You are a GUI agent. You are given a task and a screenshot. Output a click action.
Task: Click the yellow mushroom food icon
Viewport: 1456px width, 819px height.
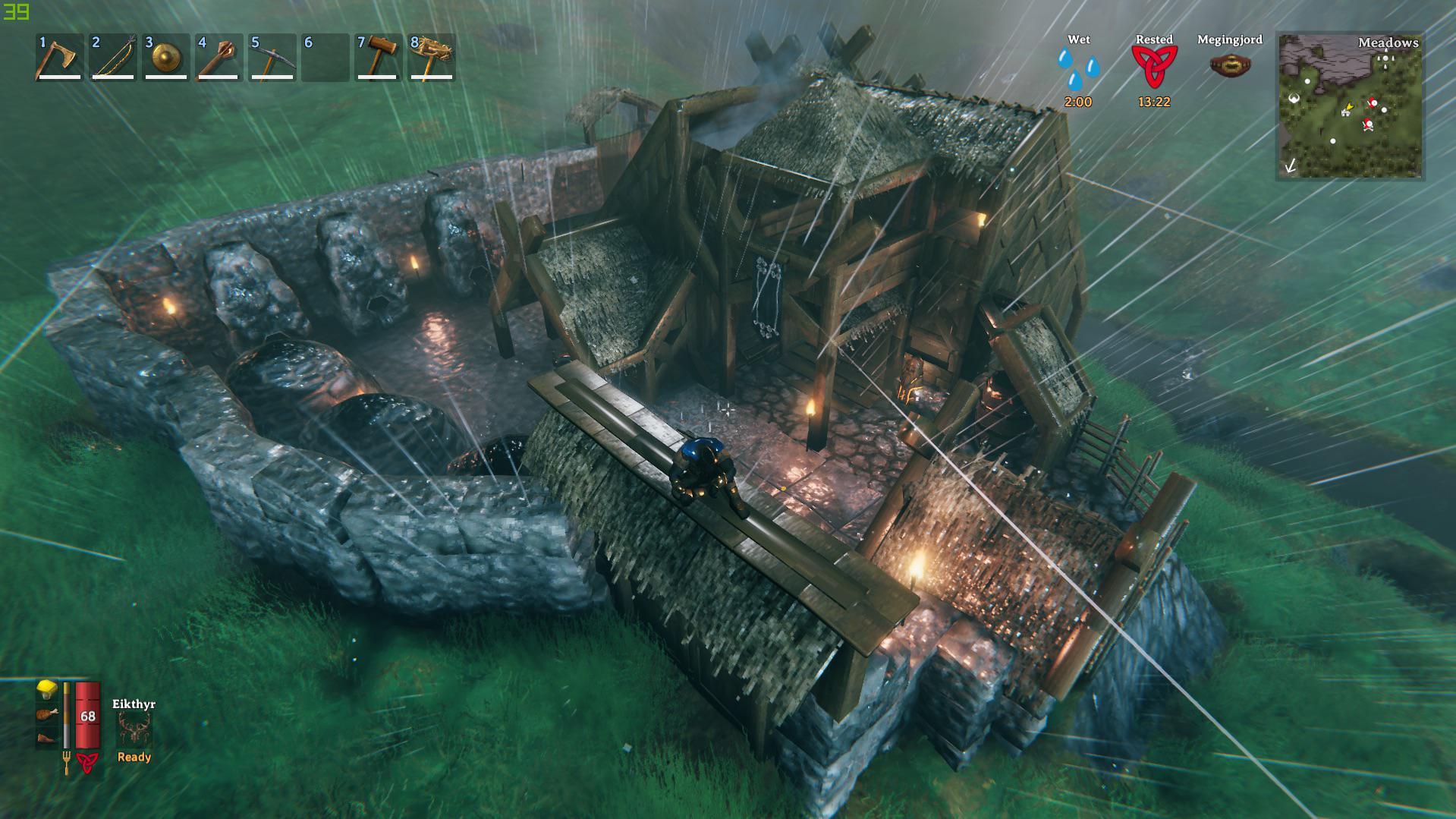(x=47, y=689)
